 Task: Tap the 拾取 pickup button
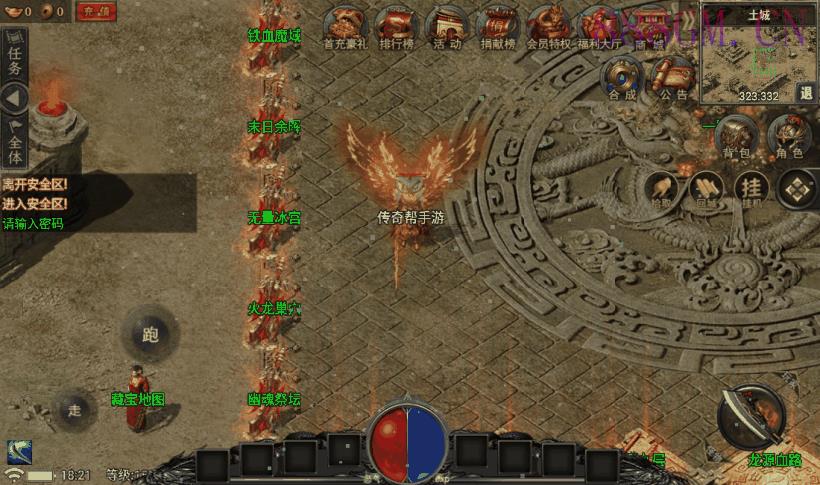(661, 187)
